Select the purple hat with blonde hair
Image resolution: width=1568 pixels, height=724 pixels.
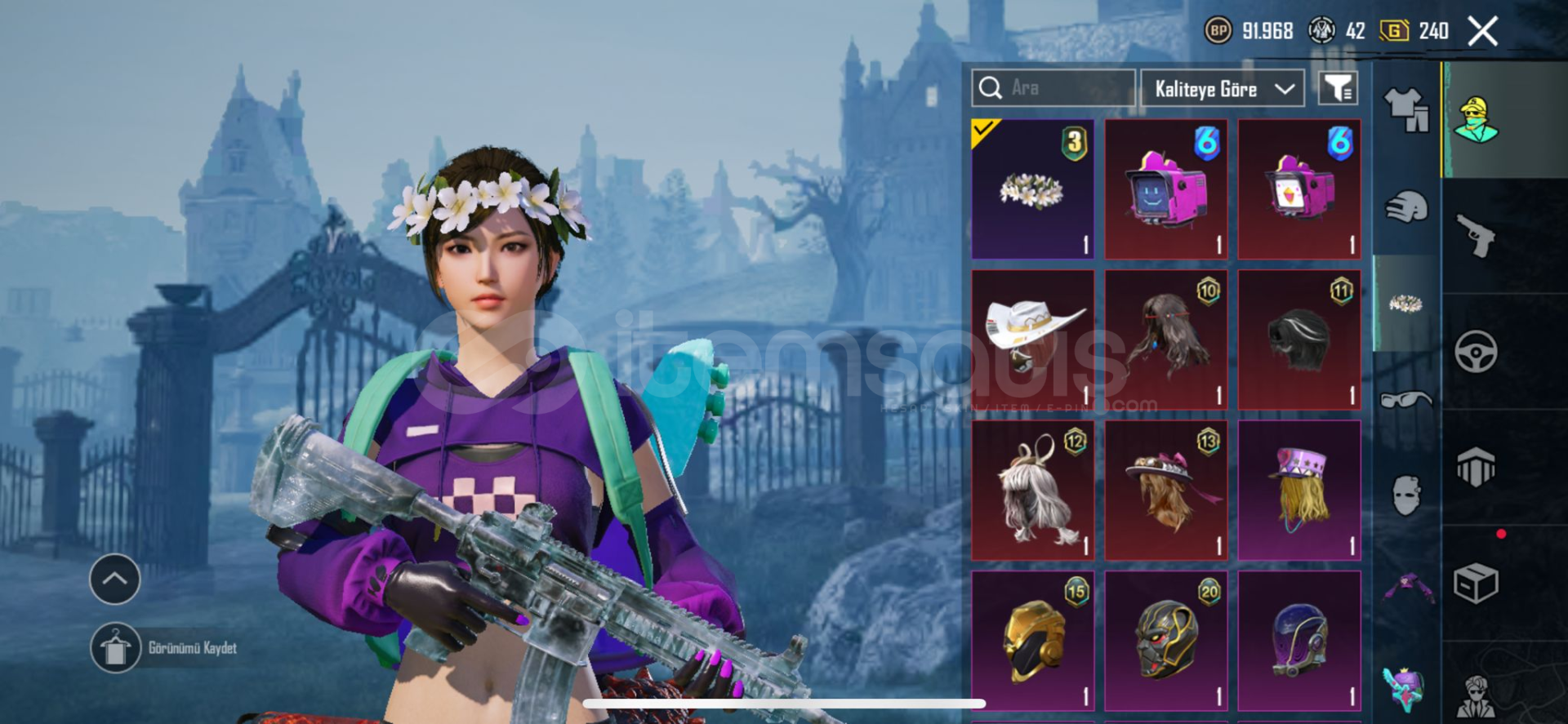[x=1298, y=491]
